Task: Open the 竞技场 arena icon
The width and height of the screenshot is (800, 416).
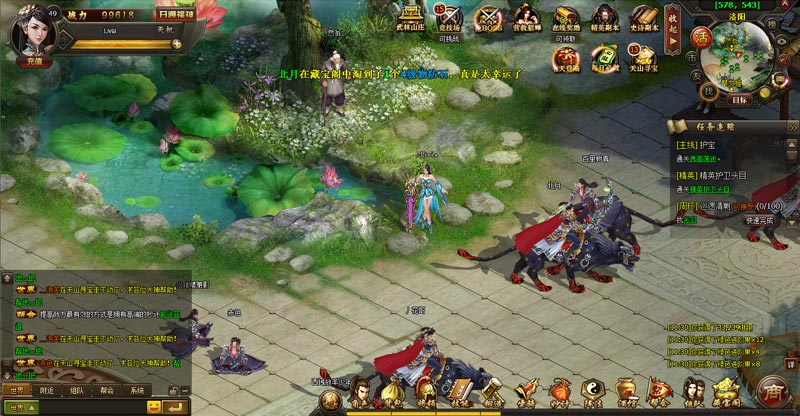Action: click(x=449, y=18)
